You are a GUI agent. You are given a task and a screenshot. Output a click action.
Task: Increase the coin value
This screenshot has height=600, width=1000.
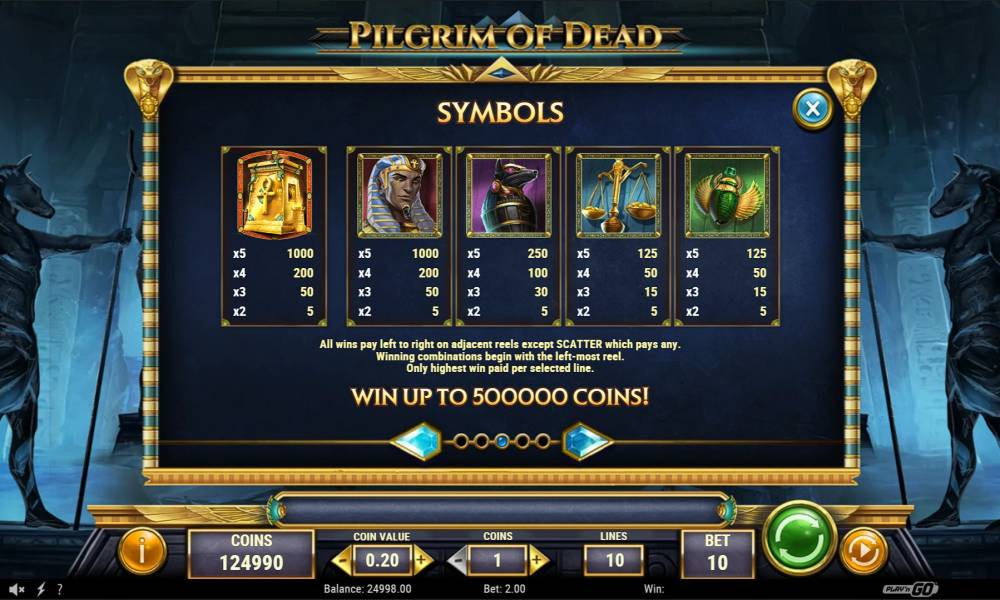(x=422, y=561)
